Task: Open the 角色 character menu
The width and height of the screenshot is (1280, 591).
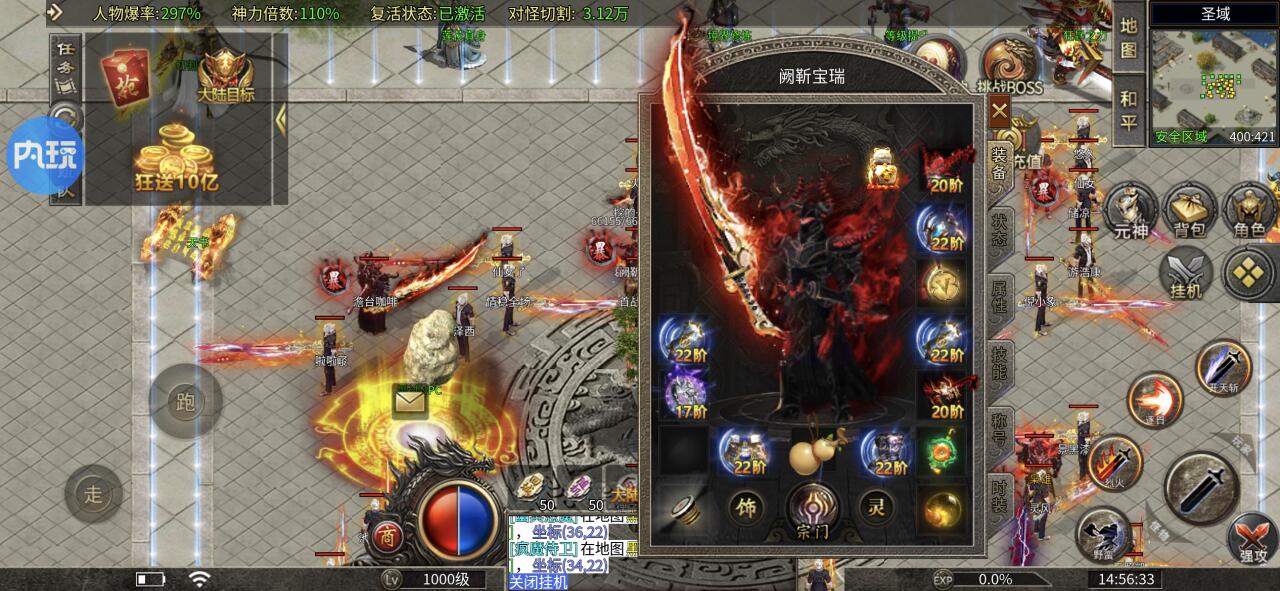Action: [x=1248, y=210]
